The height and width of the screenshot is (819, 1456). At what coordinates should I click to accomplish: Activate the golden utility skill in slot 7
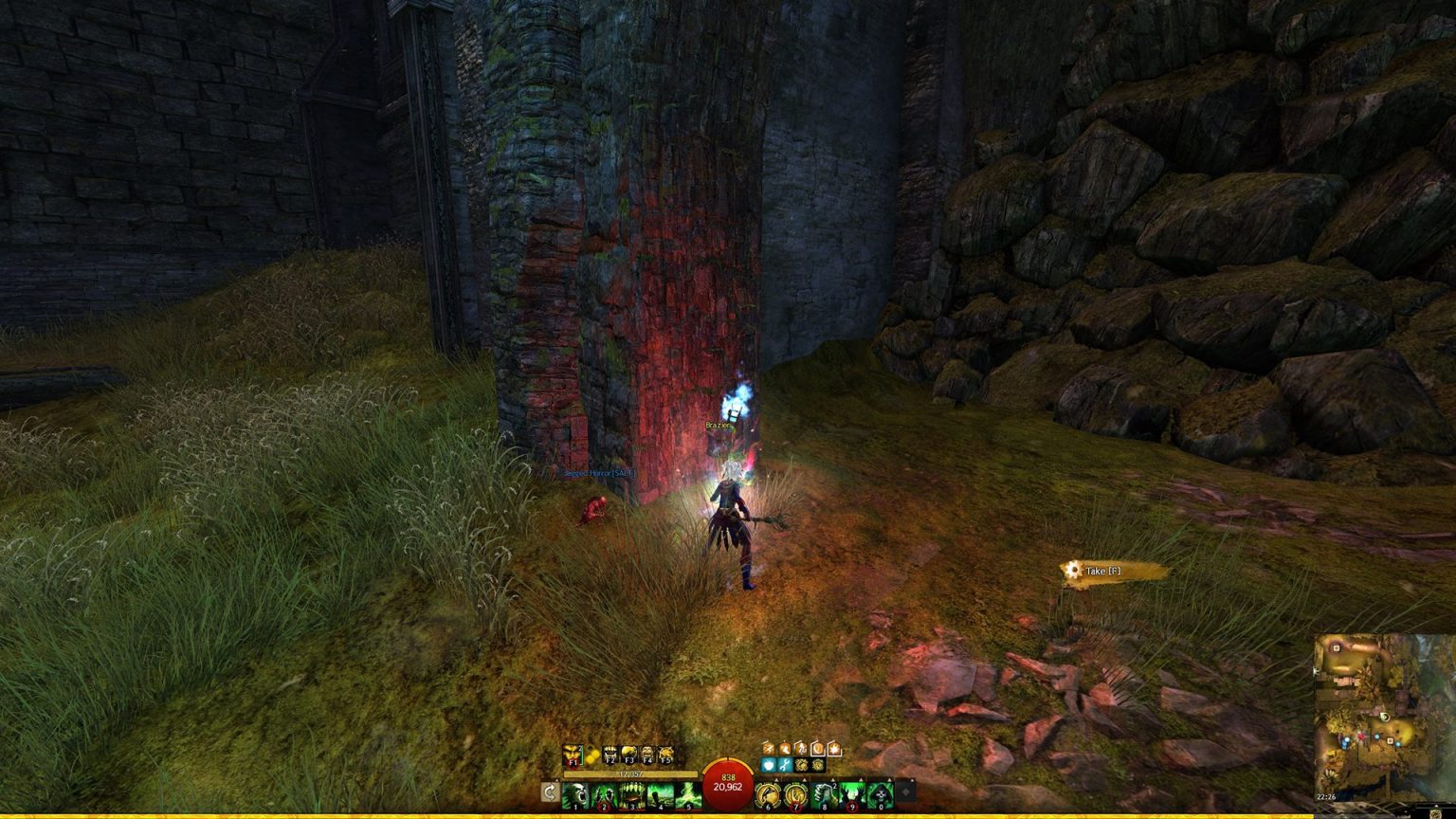pyautogui.click(x=796, y=795)
